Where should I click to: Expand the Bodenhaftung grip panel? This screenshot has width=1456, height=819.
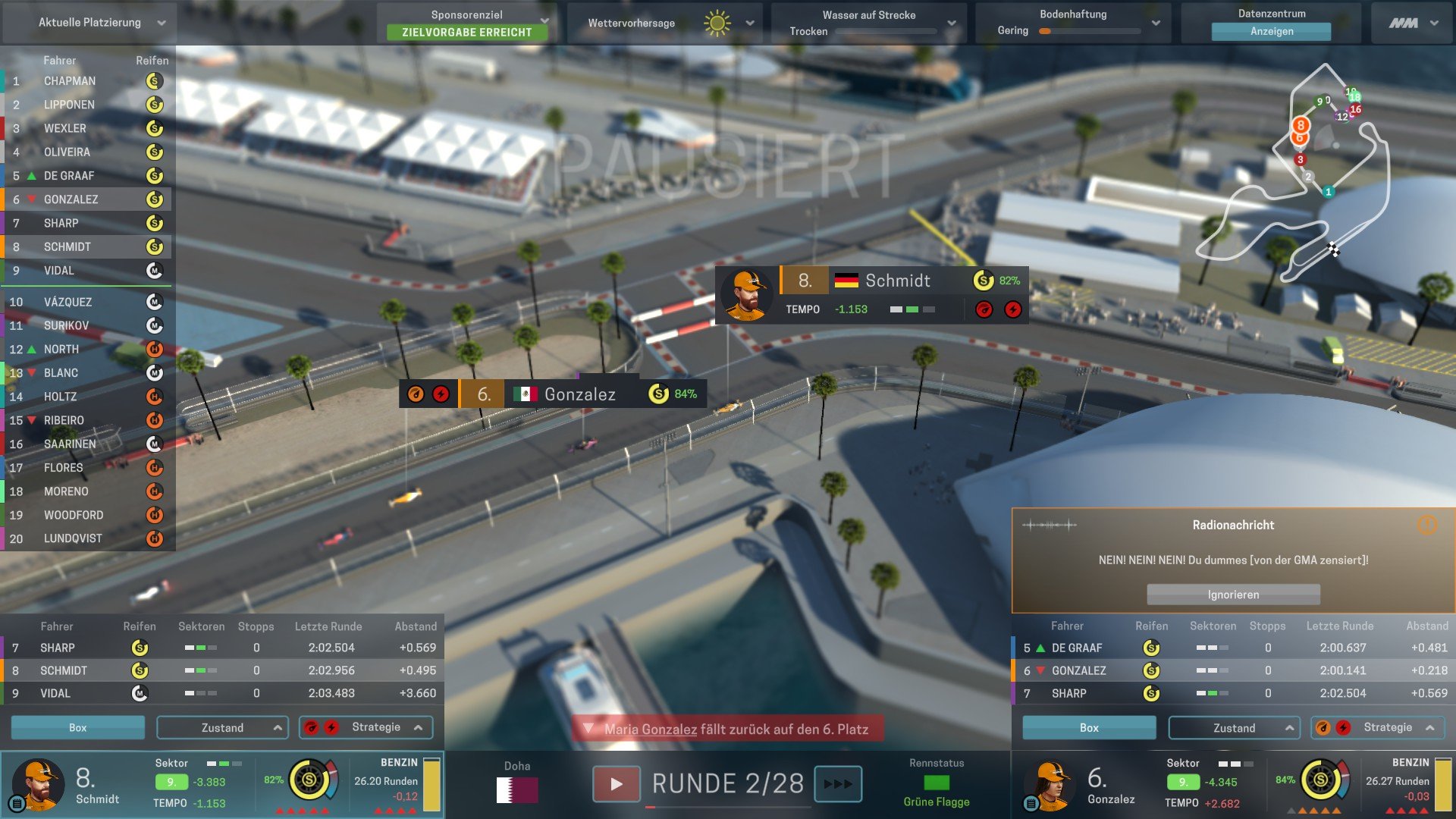1155,23
